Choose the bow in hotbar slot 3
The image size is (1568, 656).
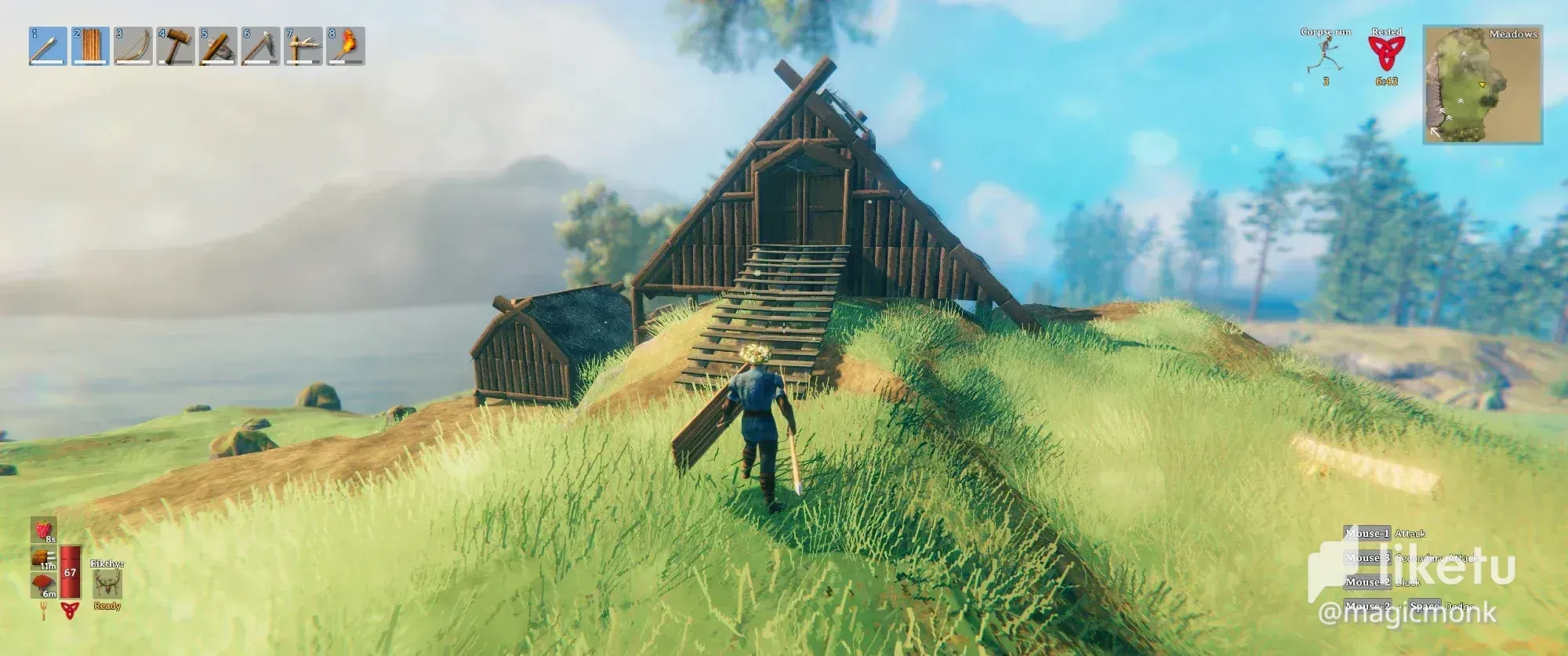[x=132, y=46]
